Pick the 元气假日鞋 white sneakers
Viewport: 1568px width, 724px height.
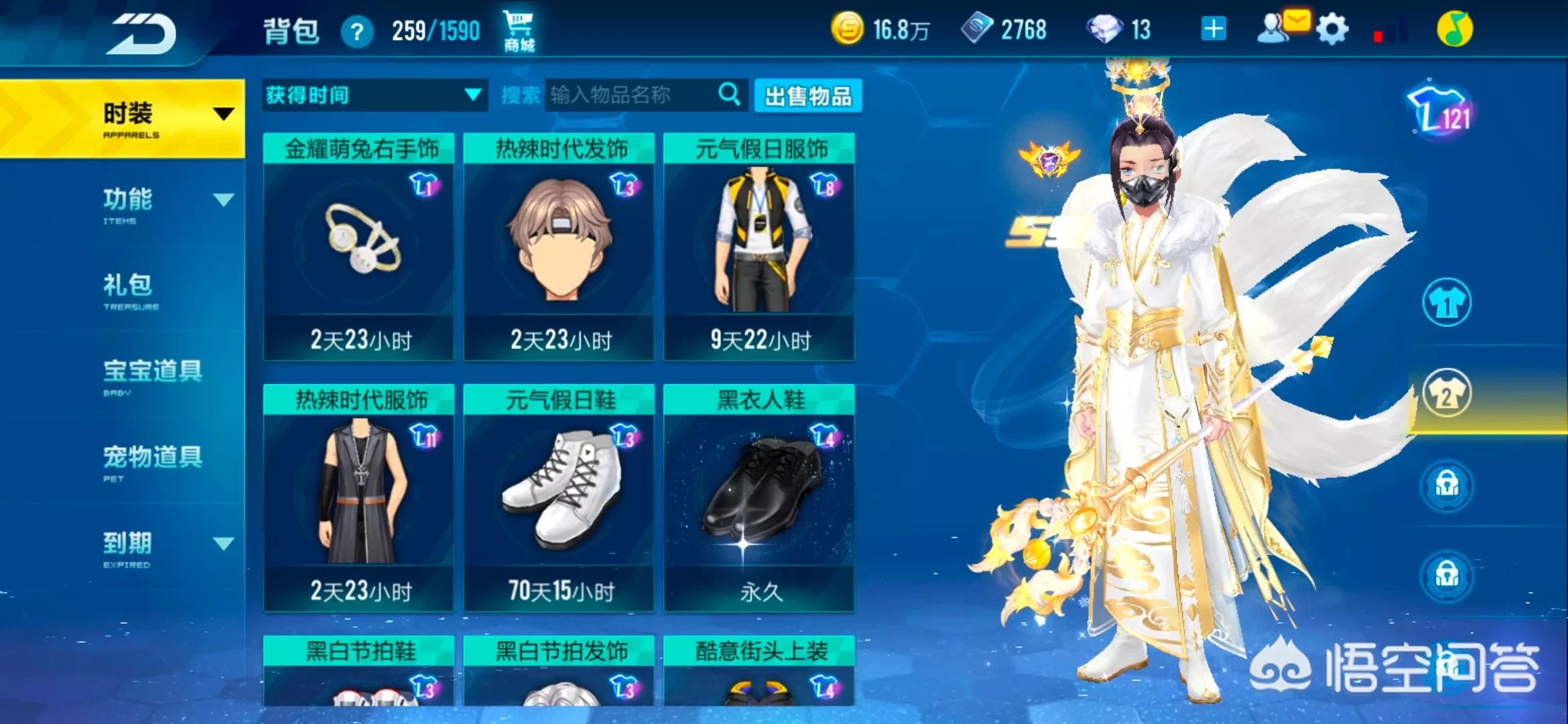pyautogui.click(x=559, y=497)
